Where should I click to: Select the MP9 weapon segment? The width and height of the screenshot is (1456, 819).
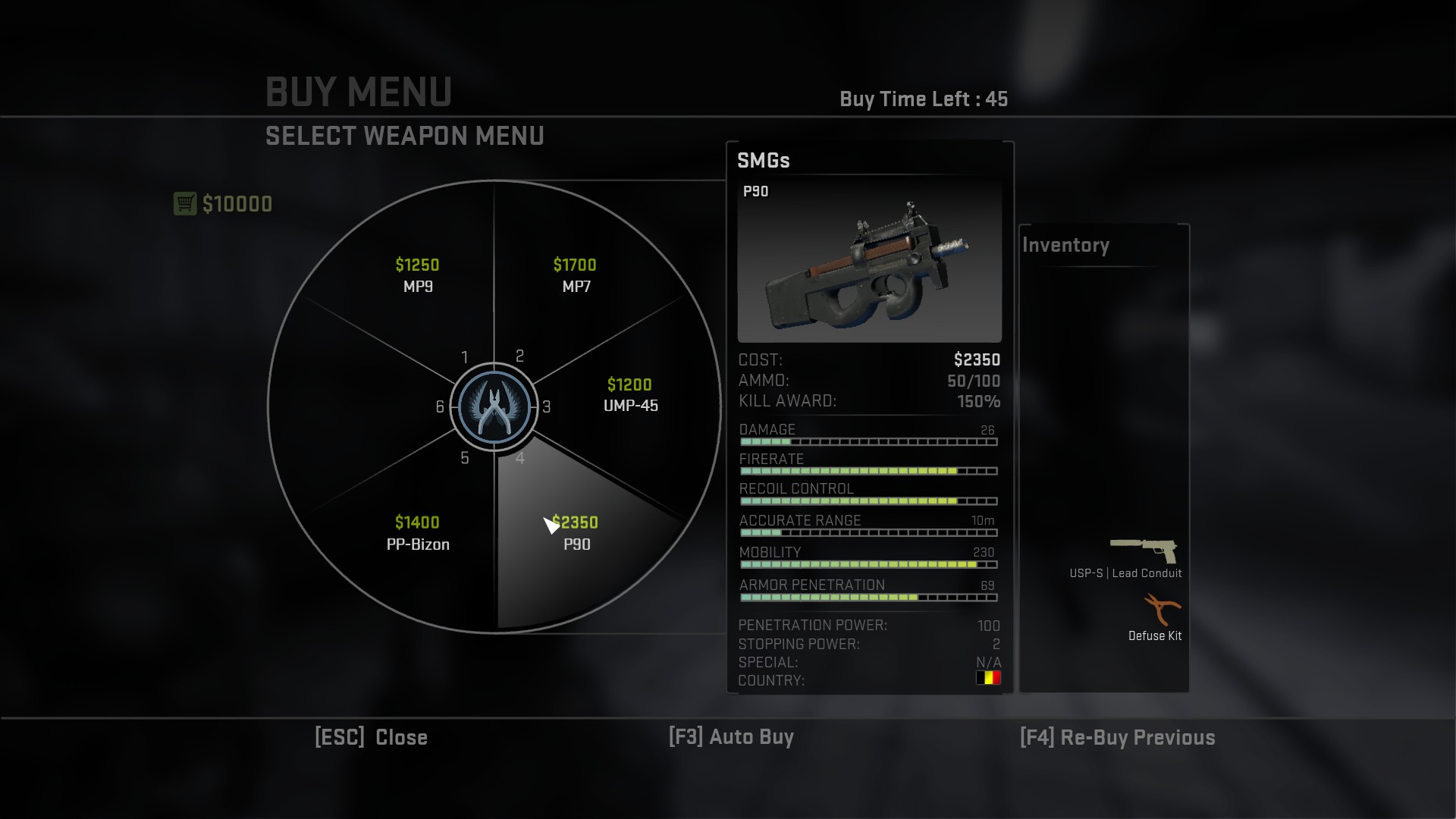(x=418, y=276)
